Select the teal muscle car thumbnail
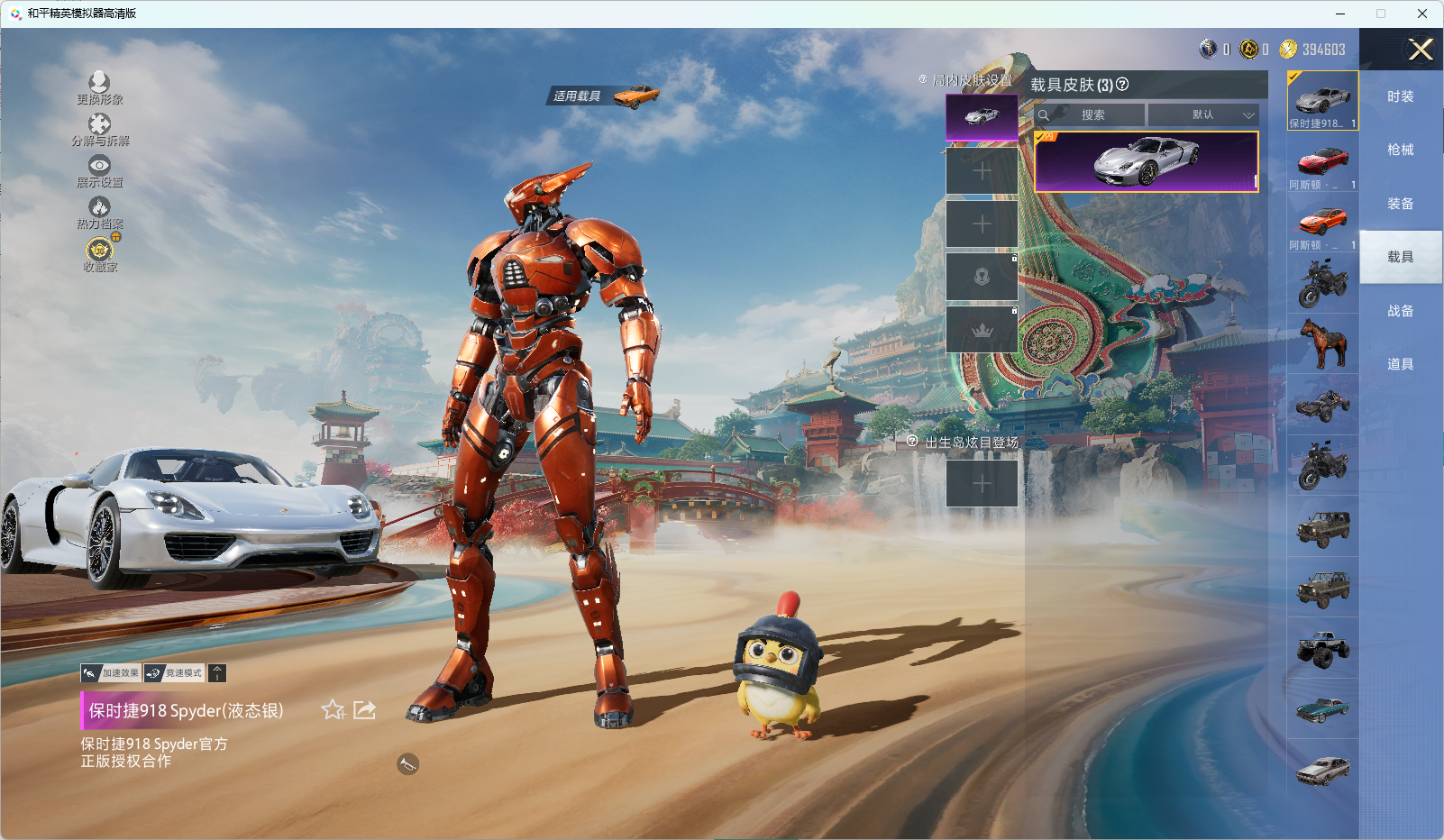This screenshot has width=1444, height=840. point(1322,709)
